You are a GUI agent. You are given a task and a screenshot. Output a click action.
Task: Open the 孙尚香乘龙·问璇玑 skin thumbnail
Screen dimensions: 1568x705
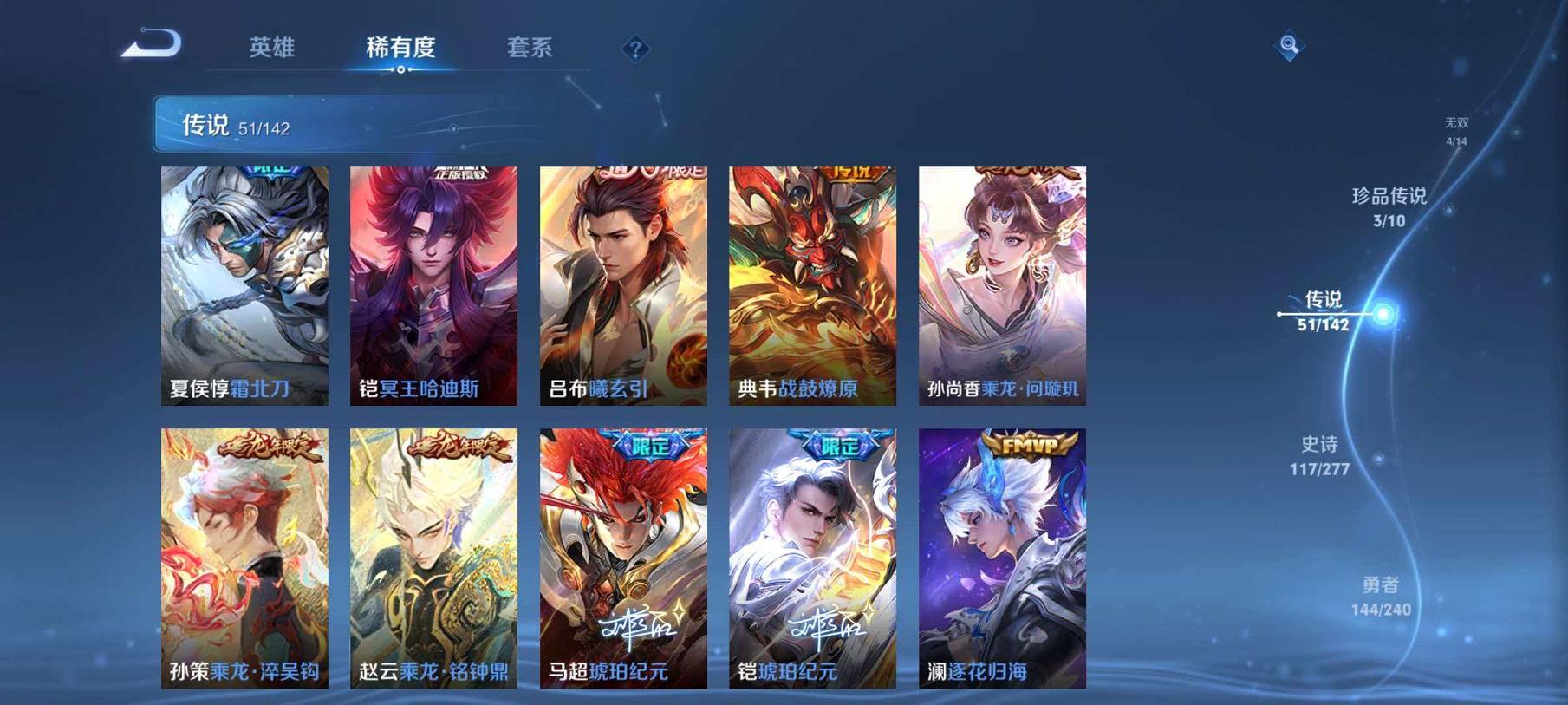[x=1001, y=277]
